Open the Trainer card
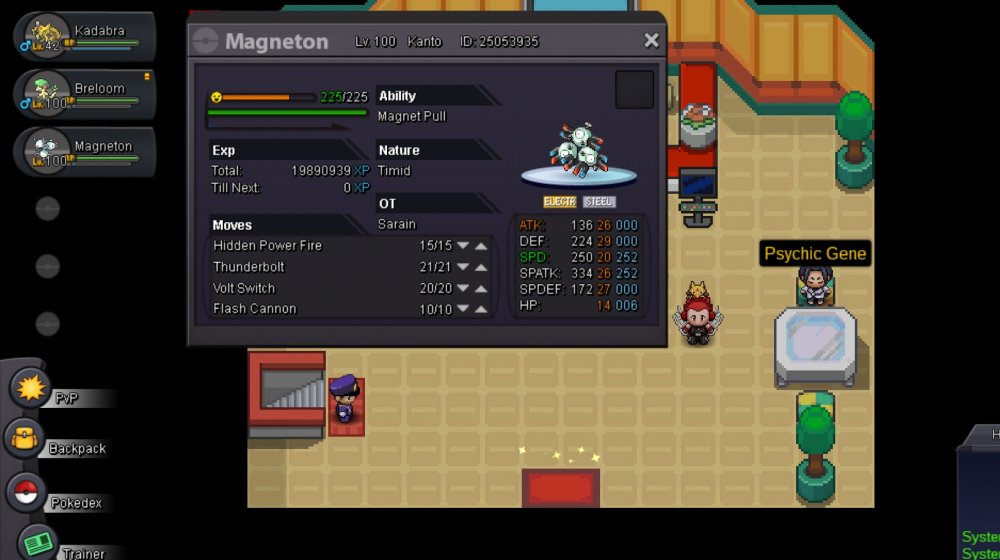 (40, 543)
